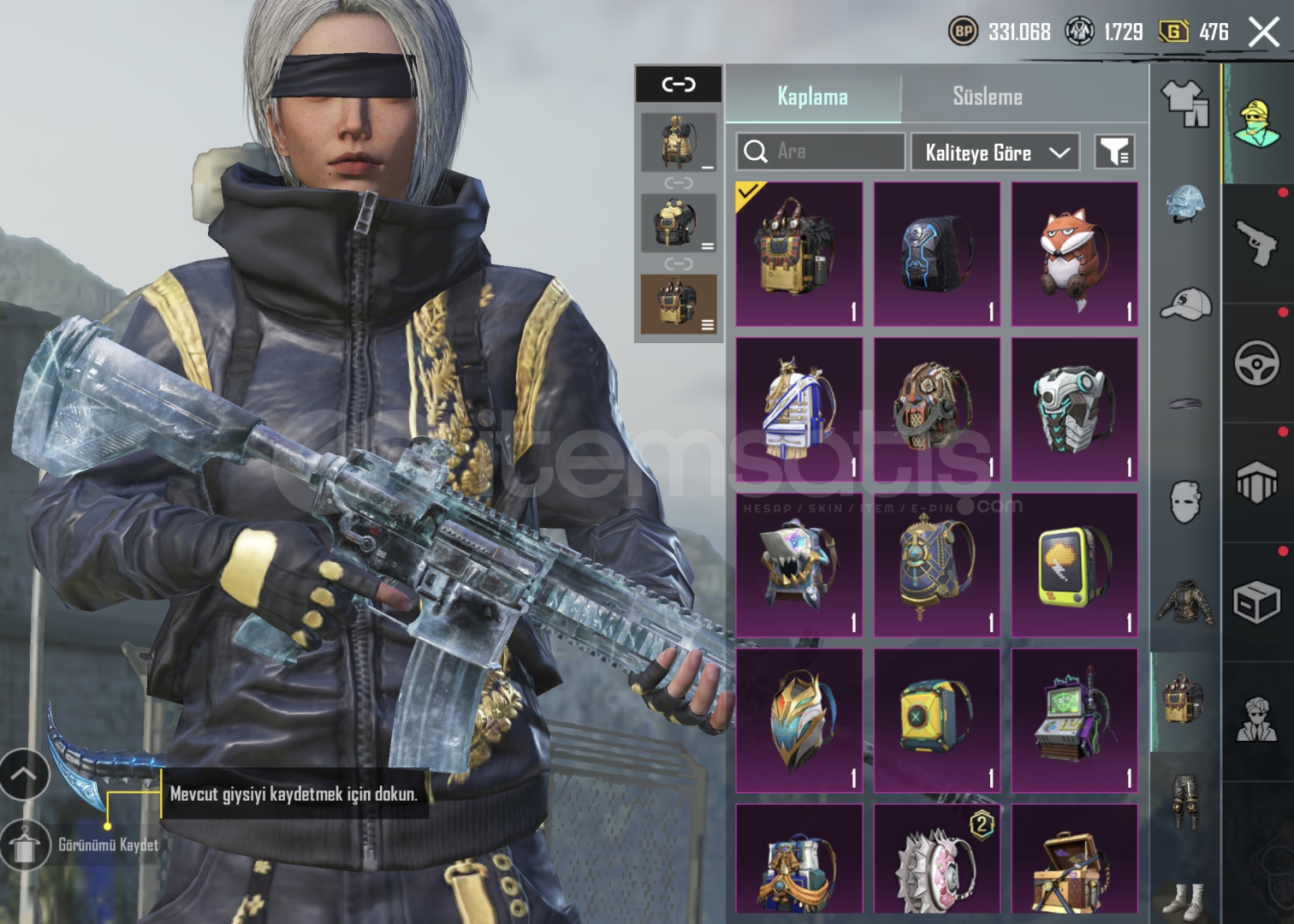Select the yellow pixel screen backpack
The height and width of the screenshot is (924, 1294).
tap(1074, 565)
